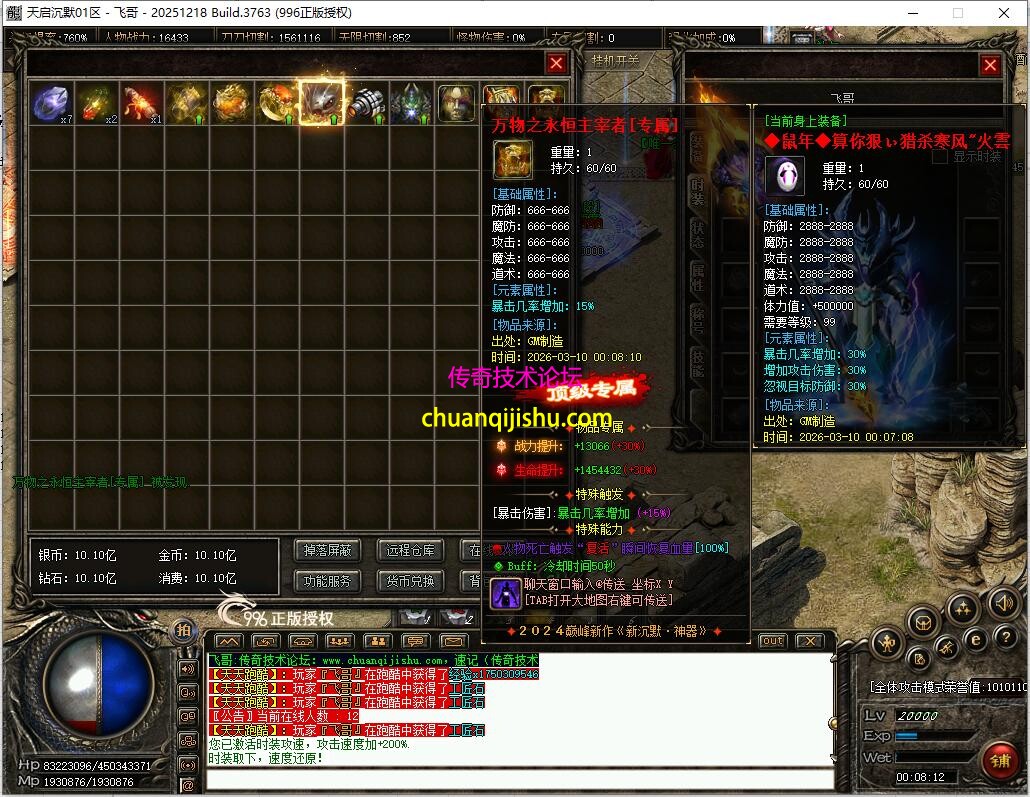Pick the metal cannon barrel item
This screenshot has width=1030, height=797.
[x=366, y=102]
